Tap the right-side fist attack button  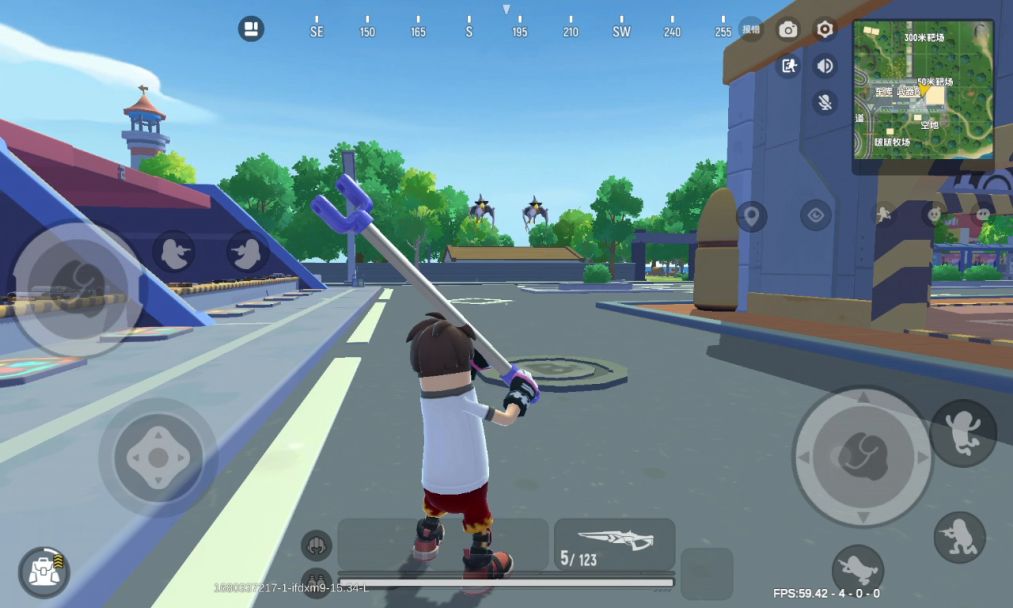click(862, 456)
